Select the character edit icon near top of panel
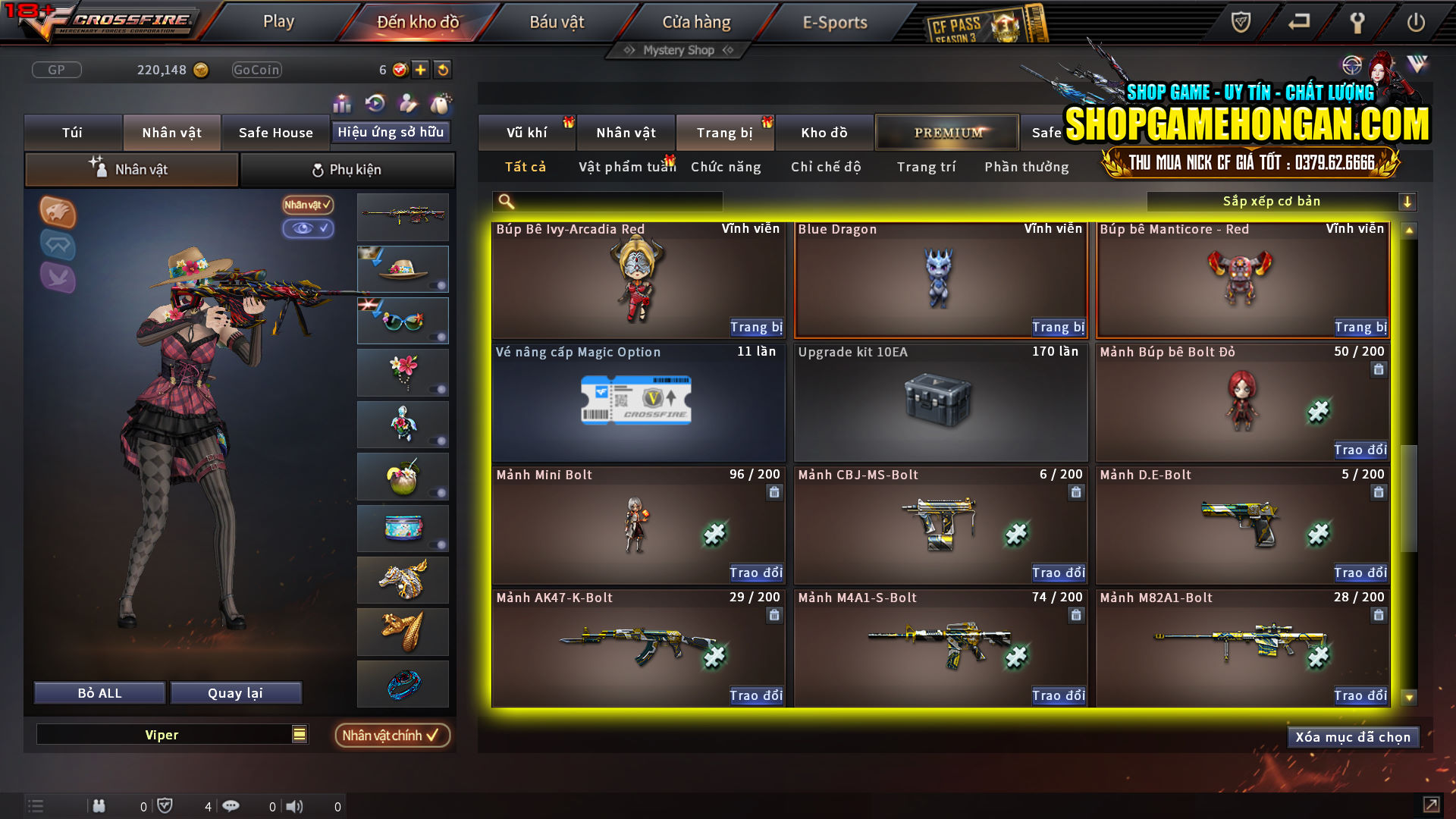This screenshot has width=1456, height=819. click(407, 103)
